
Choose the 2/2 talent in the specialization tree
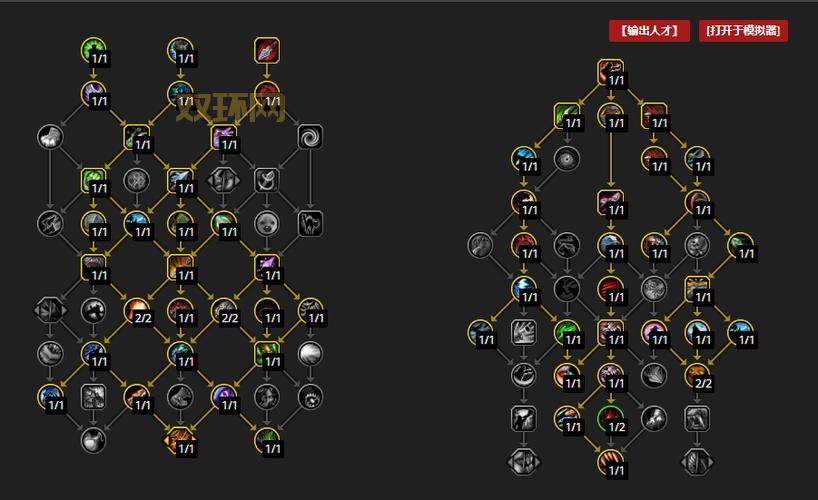(697, 374)
